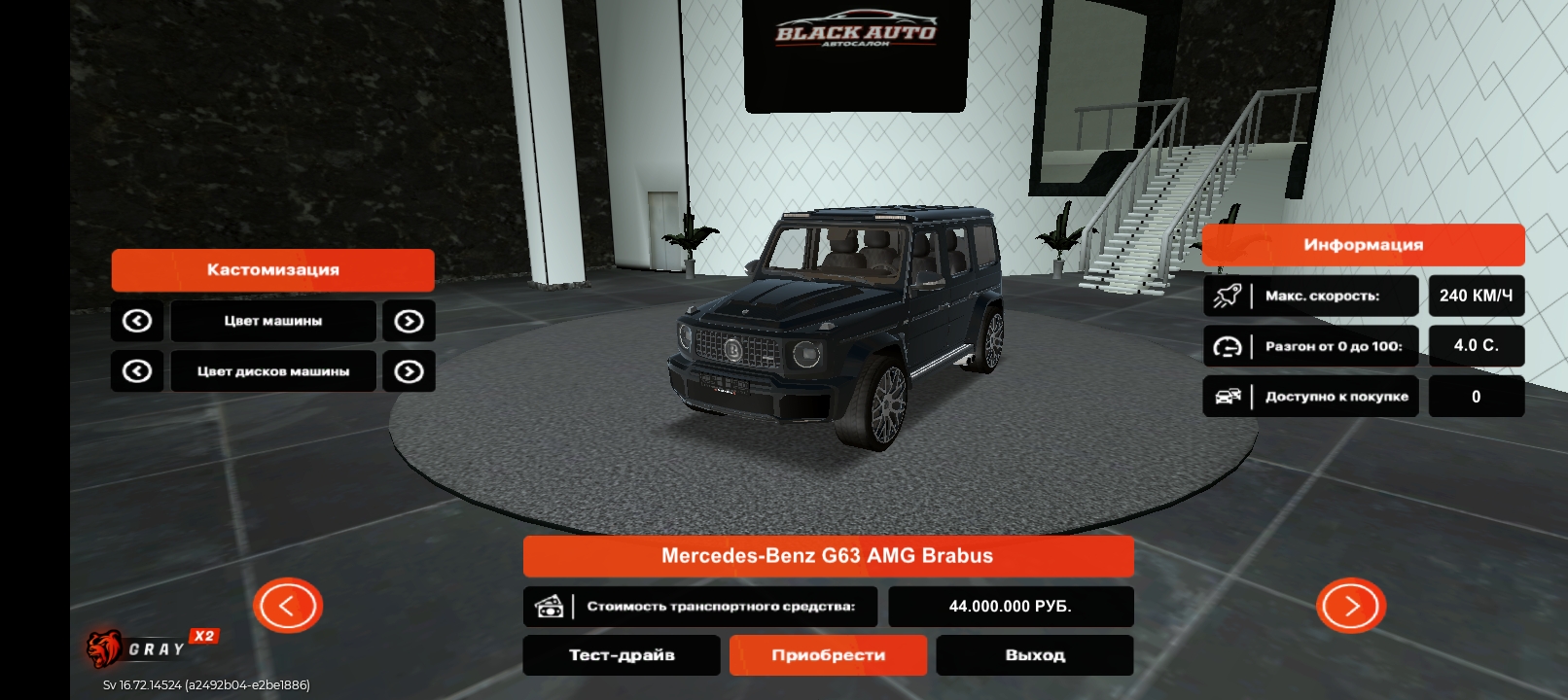Select next car color (Цвет машины)
The height and width of the screenshot is (700, 1568).
[409, 321]
